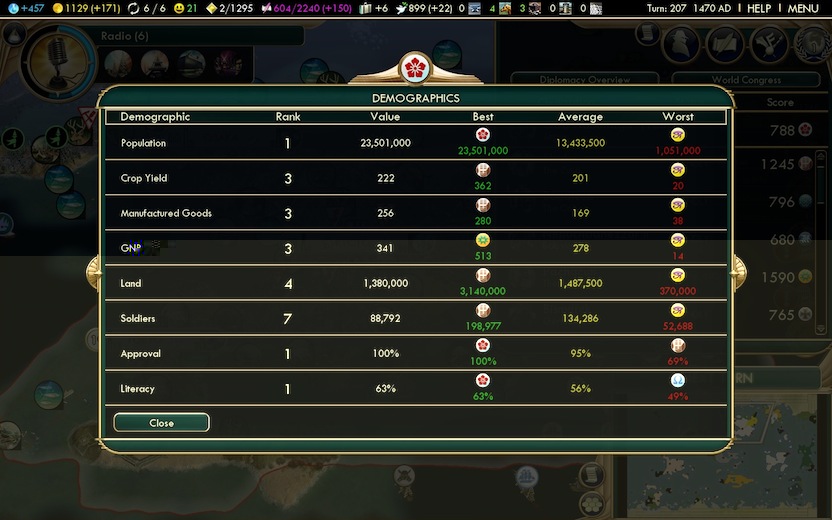The height and width of the screenshot is (520, 832).
Task: Click the science beaker +457 indicator
Action: [22, 9]
